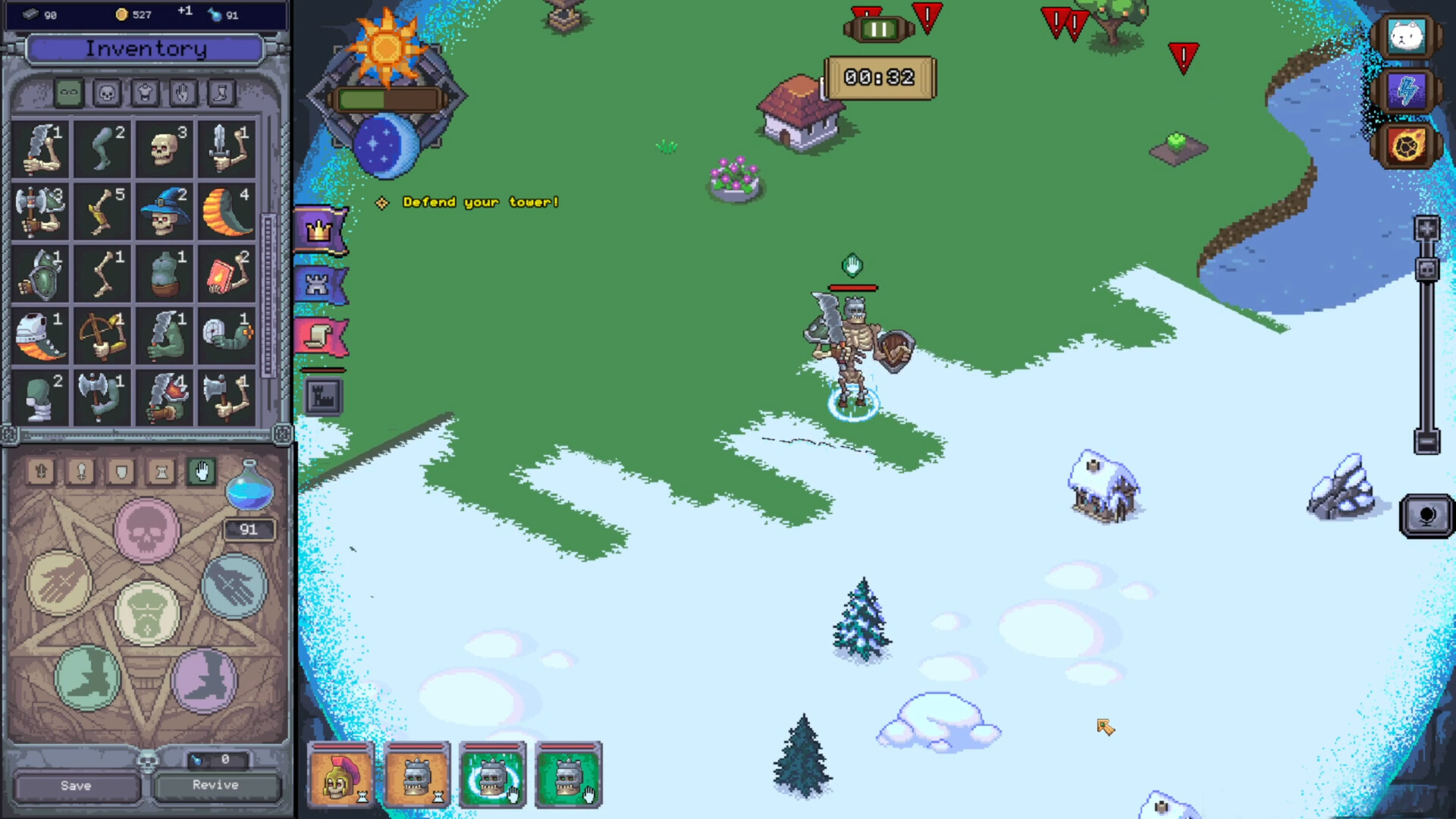Open the crown banner on the map edge
1456x819 pixels.
click(x=322, y=230)
